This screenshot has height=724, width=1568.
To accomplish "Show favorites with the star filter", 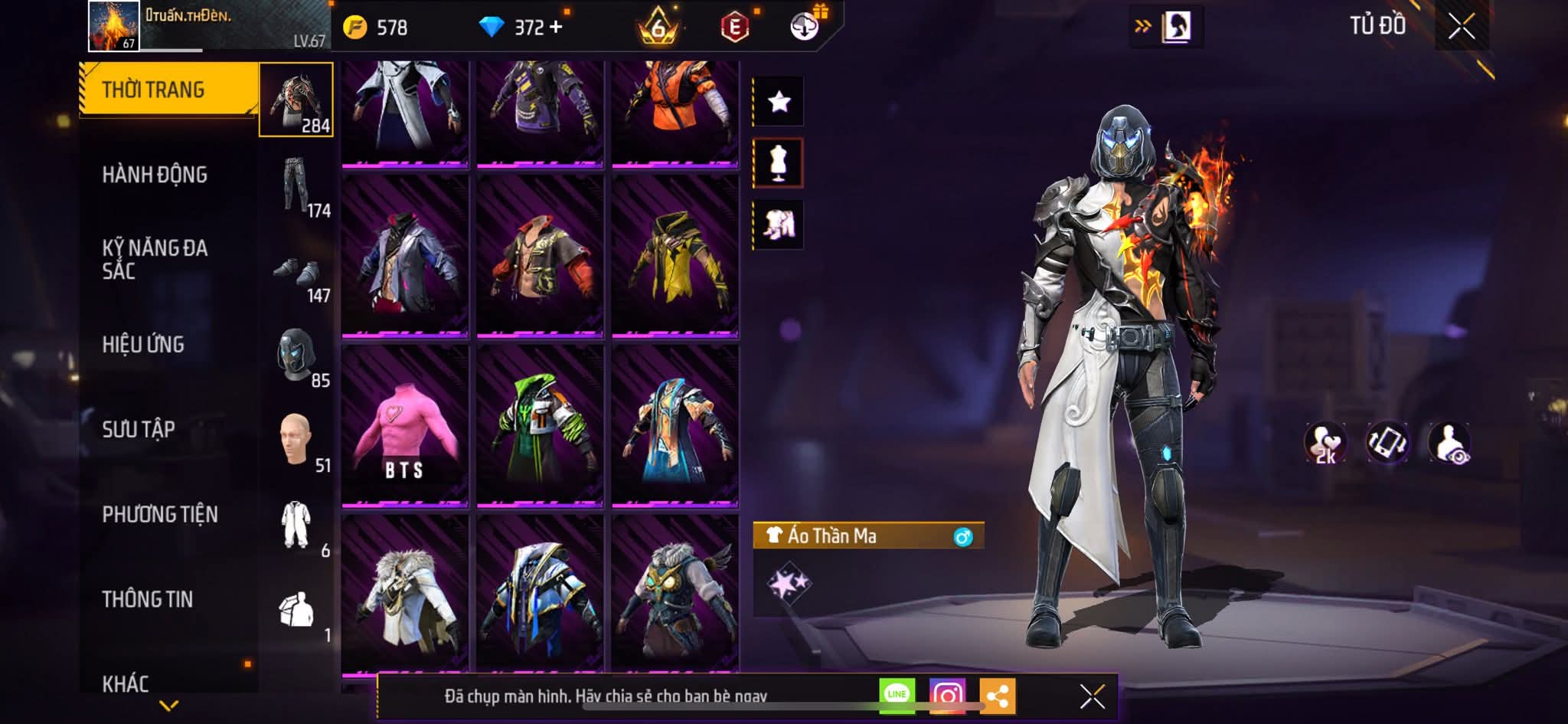I will click(x=779, y=101).
